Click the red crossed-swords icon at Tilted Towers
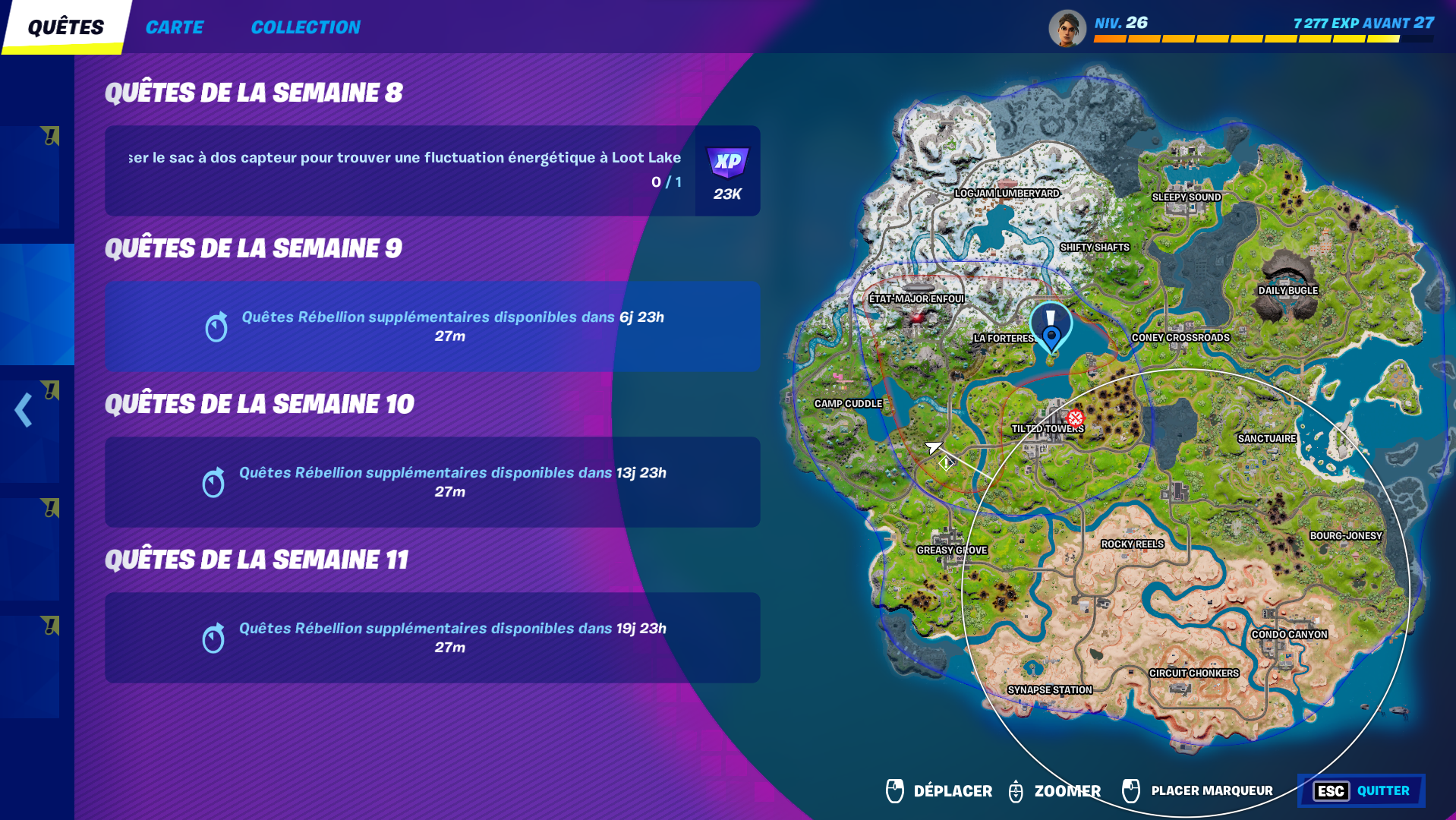The height and width of the screenshot is (820, 1456). pos(1074,418)
